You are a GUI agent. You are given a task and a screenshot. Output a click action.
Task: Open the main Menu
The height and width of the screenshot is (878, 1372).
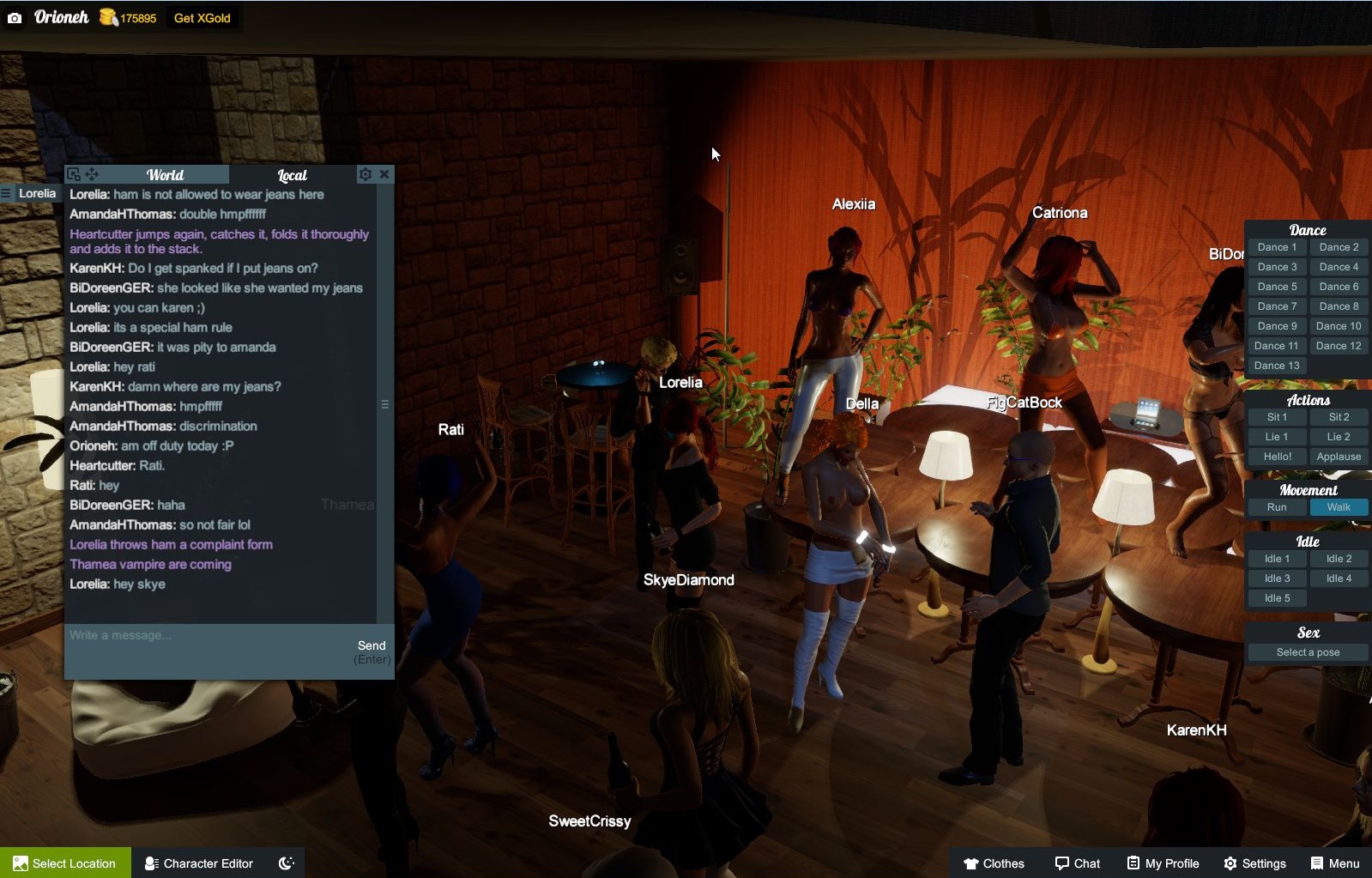pyautogui.click(x=1334, y=863)
